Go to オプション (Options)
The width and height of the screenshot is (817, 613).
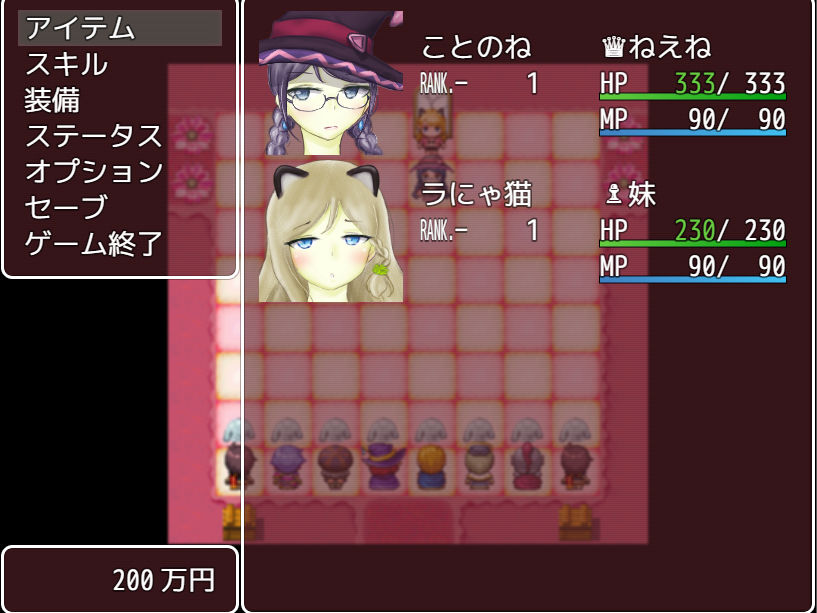[x=93, y=171]
